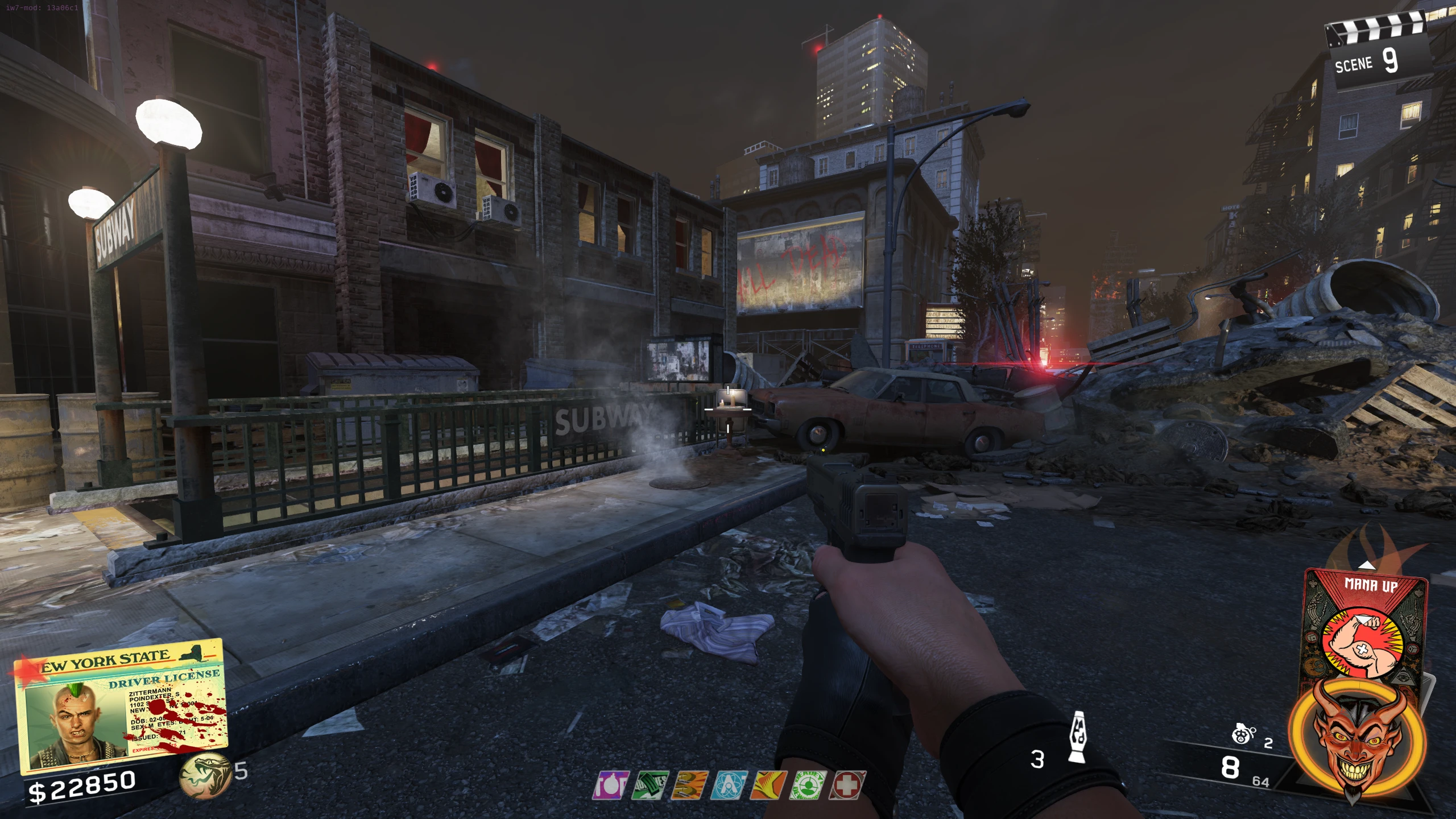Select the red medical cross perk icon
This screenshot has height=819, width=1456.
pyautogui.click(x=847, y=785)
